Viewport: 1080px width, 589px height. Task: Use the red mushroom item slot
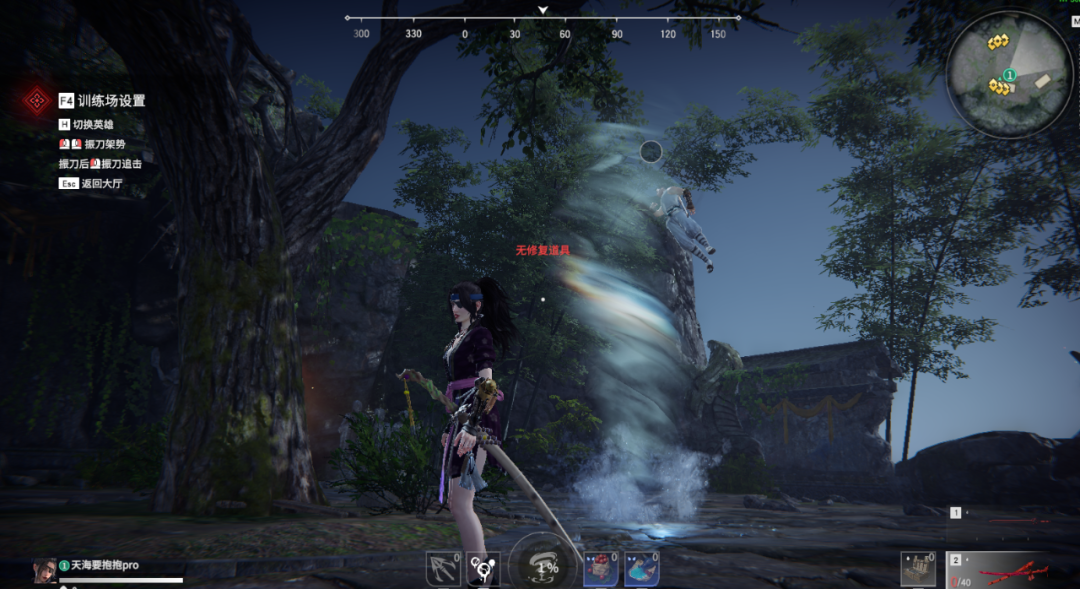click(600, 569)
